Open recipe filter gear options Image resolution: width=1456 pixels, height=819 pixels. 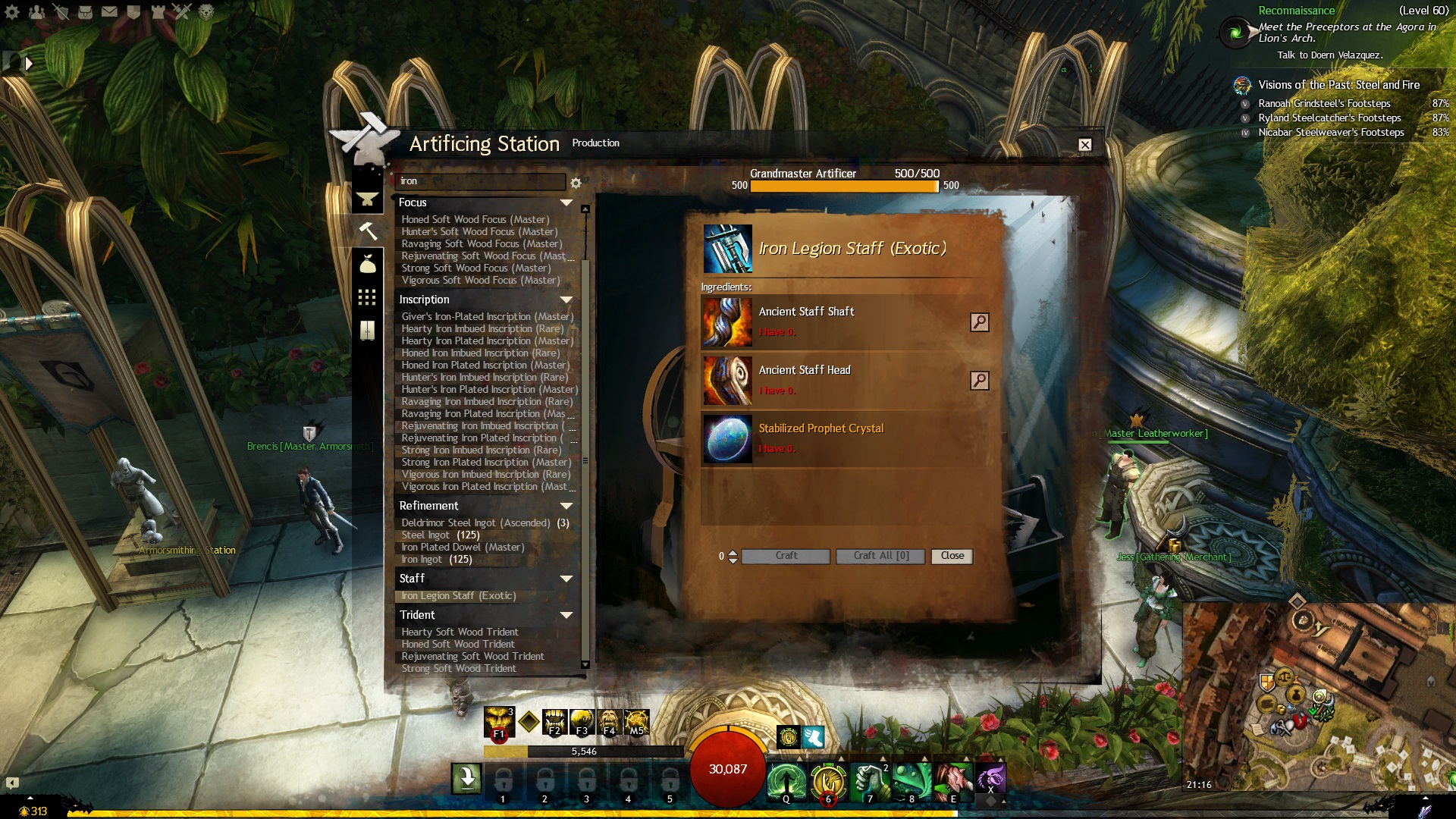coord(576,183)
